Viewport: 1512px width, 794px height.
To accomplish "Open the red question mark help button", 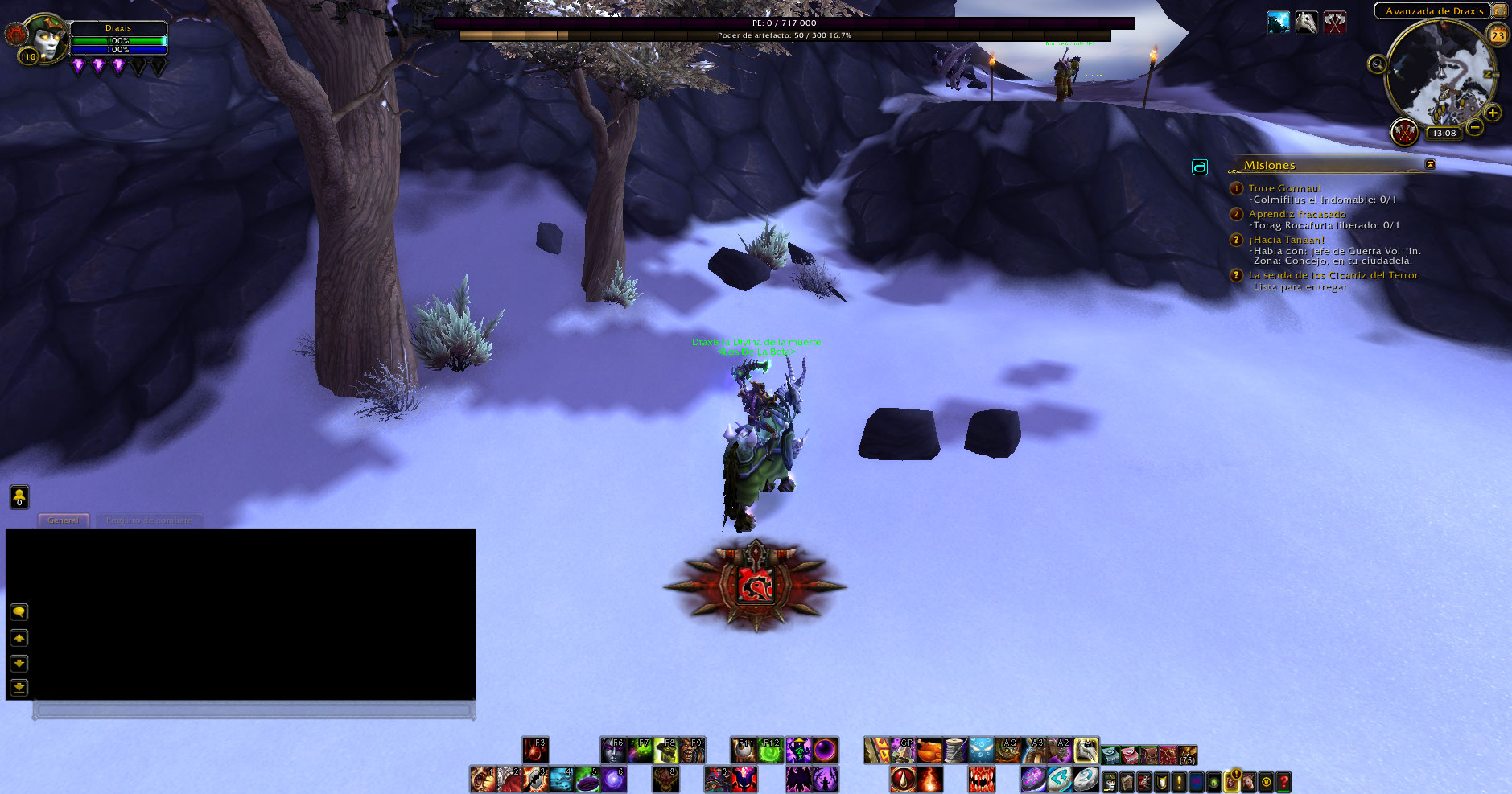I will coord(1283,780).
